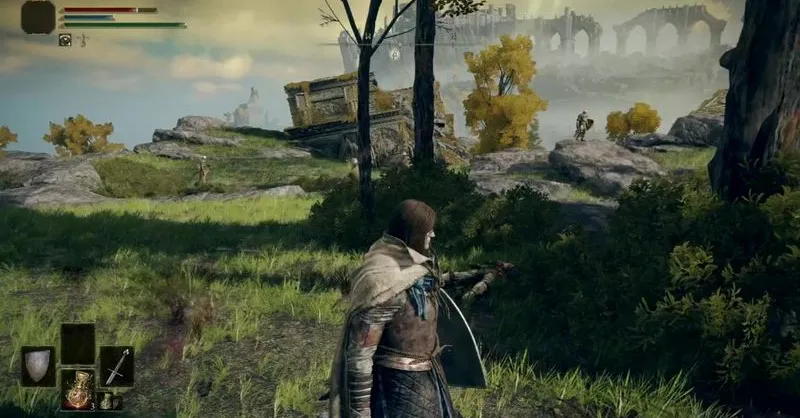Select the shield in the left-hand slot
Screen dimensions: 800x418
pos(38,366)
